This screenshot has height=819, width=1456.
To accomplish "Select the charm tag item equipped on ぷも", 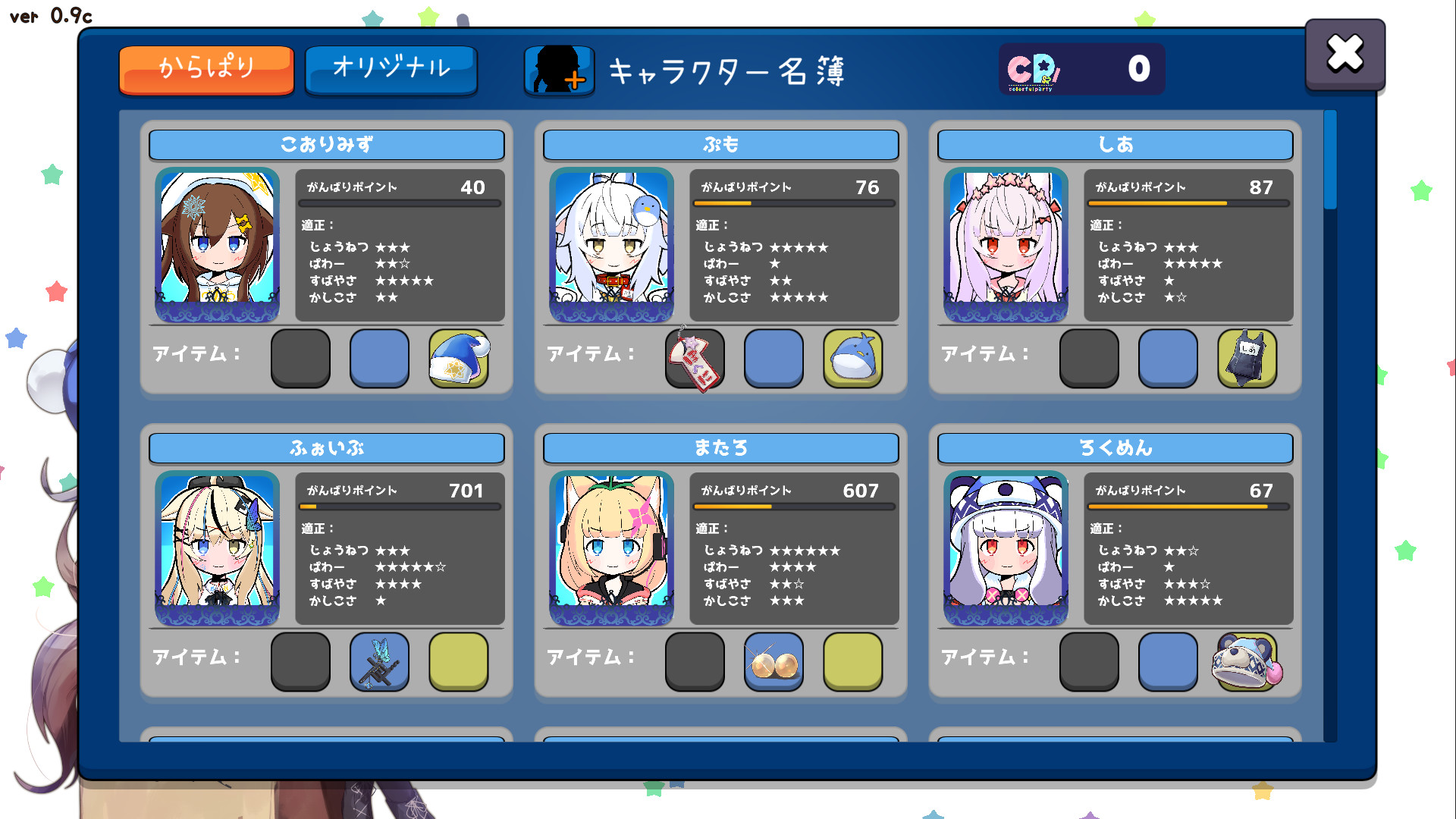I will [x=695, y=359].
